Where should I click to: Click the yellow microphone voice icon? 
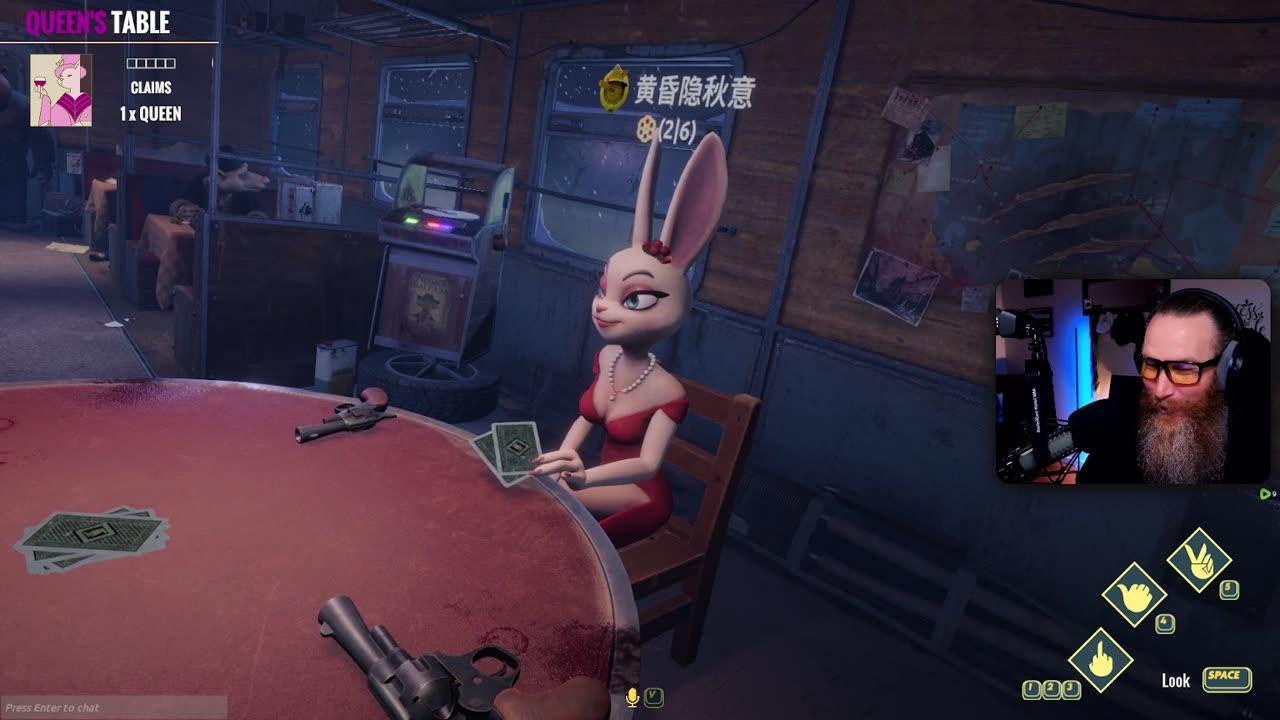pos(633,697)
